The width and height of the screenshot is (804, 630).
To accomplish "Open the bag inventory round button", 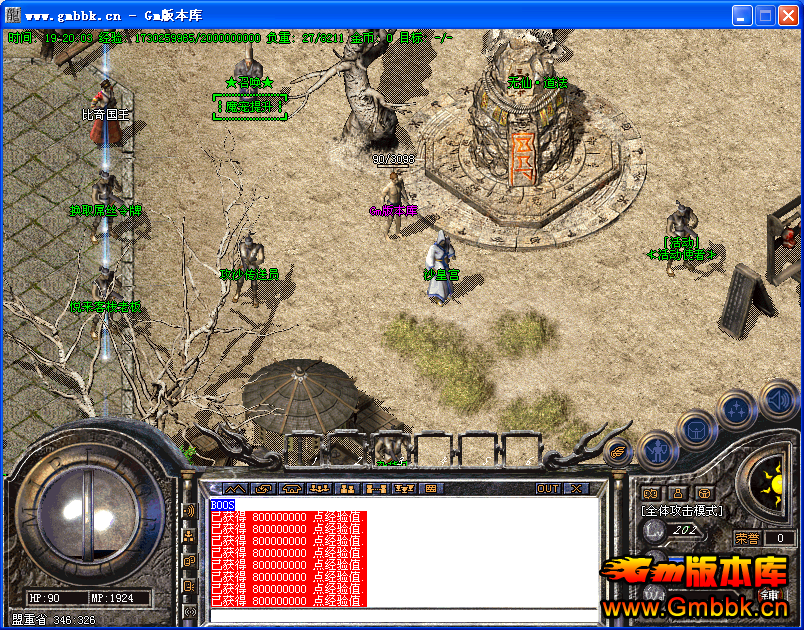I will coord(696,431).
